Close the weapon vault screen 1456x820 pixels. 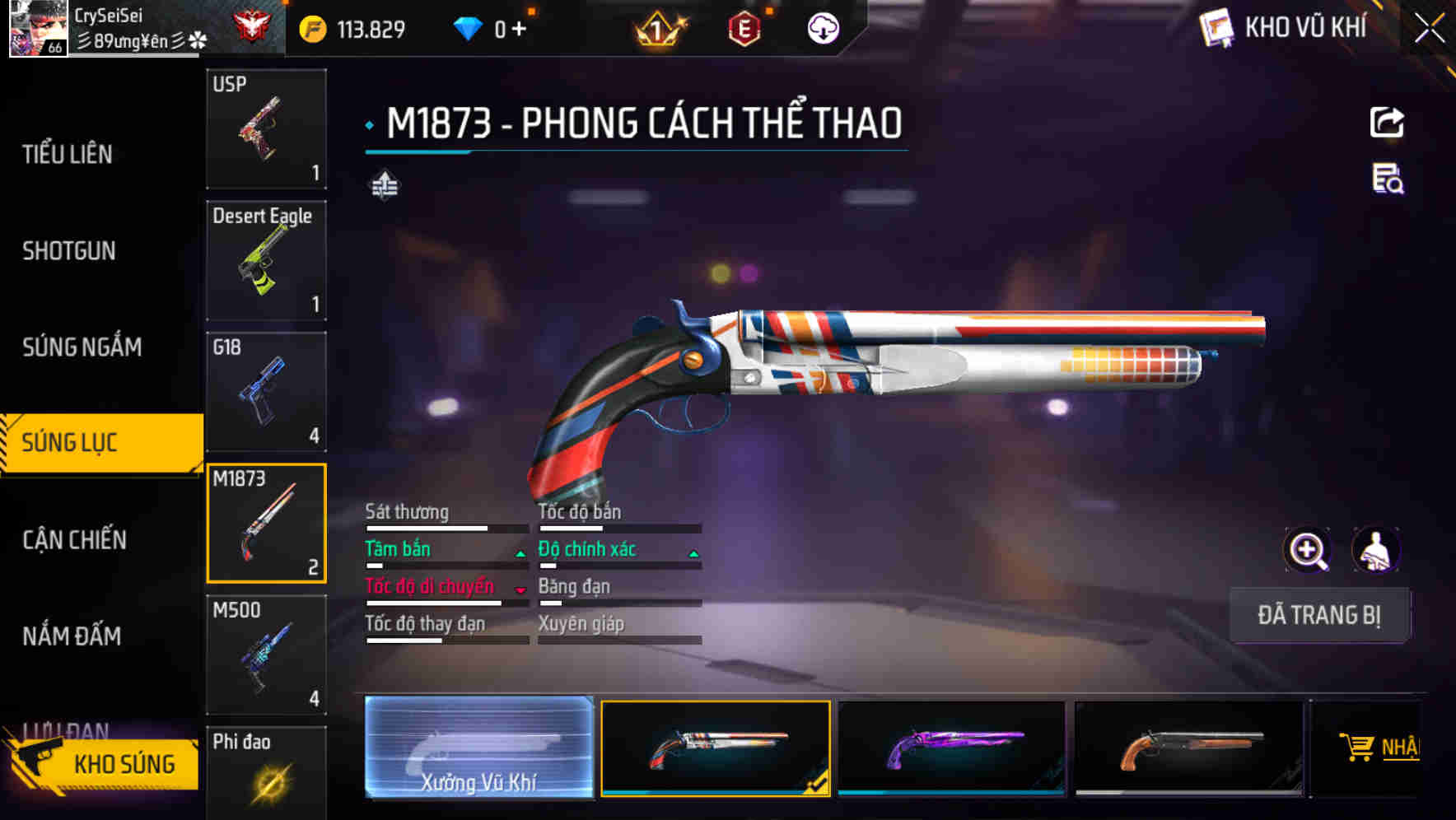[1429, 29]
